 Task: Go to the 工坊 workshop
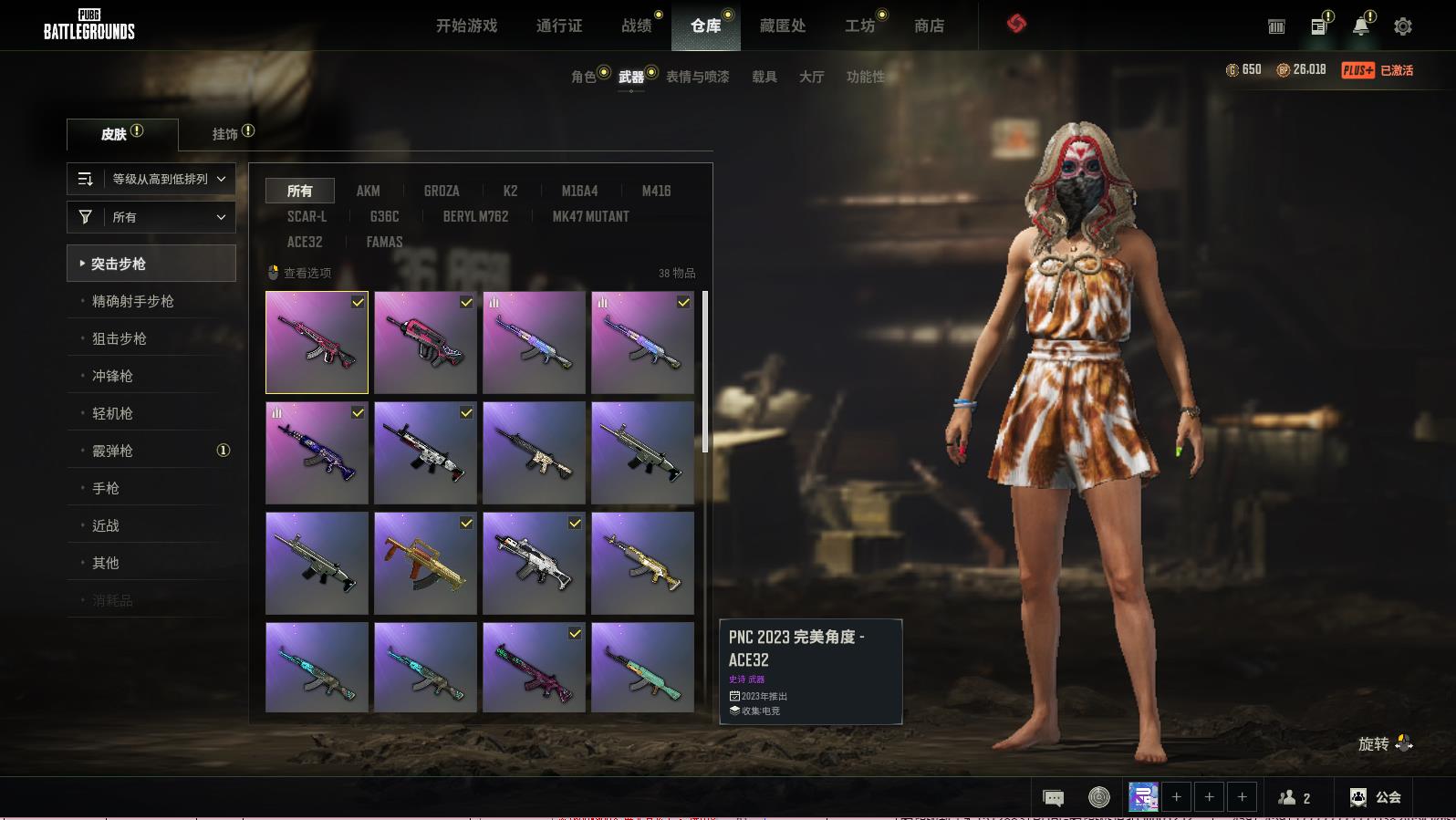tap(859, 26)
